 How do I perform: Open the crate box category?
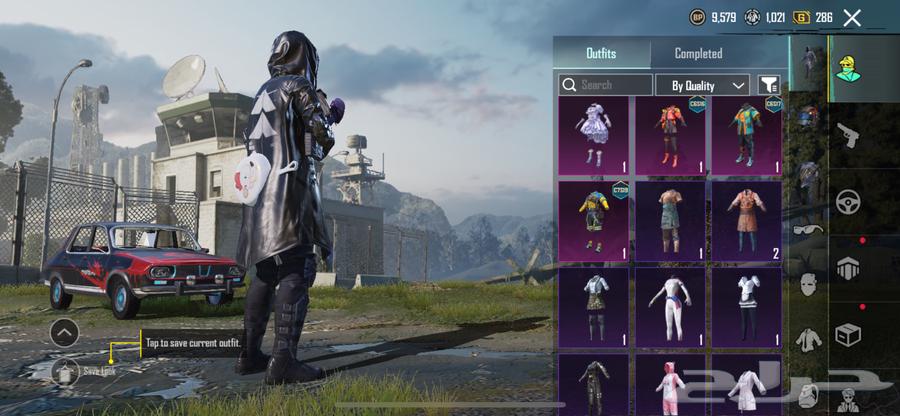[x=848, y=334]
